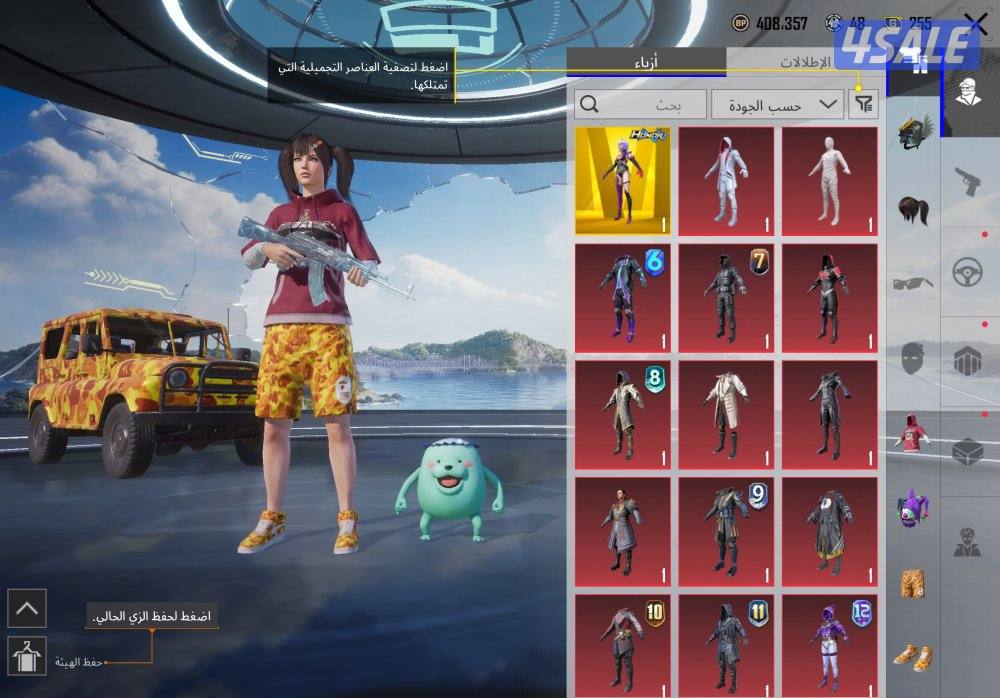
Task: Pick the outfit tile with badge 7
Action: tap(726, 298)
